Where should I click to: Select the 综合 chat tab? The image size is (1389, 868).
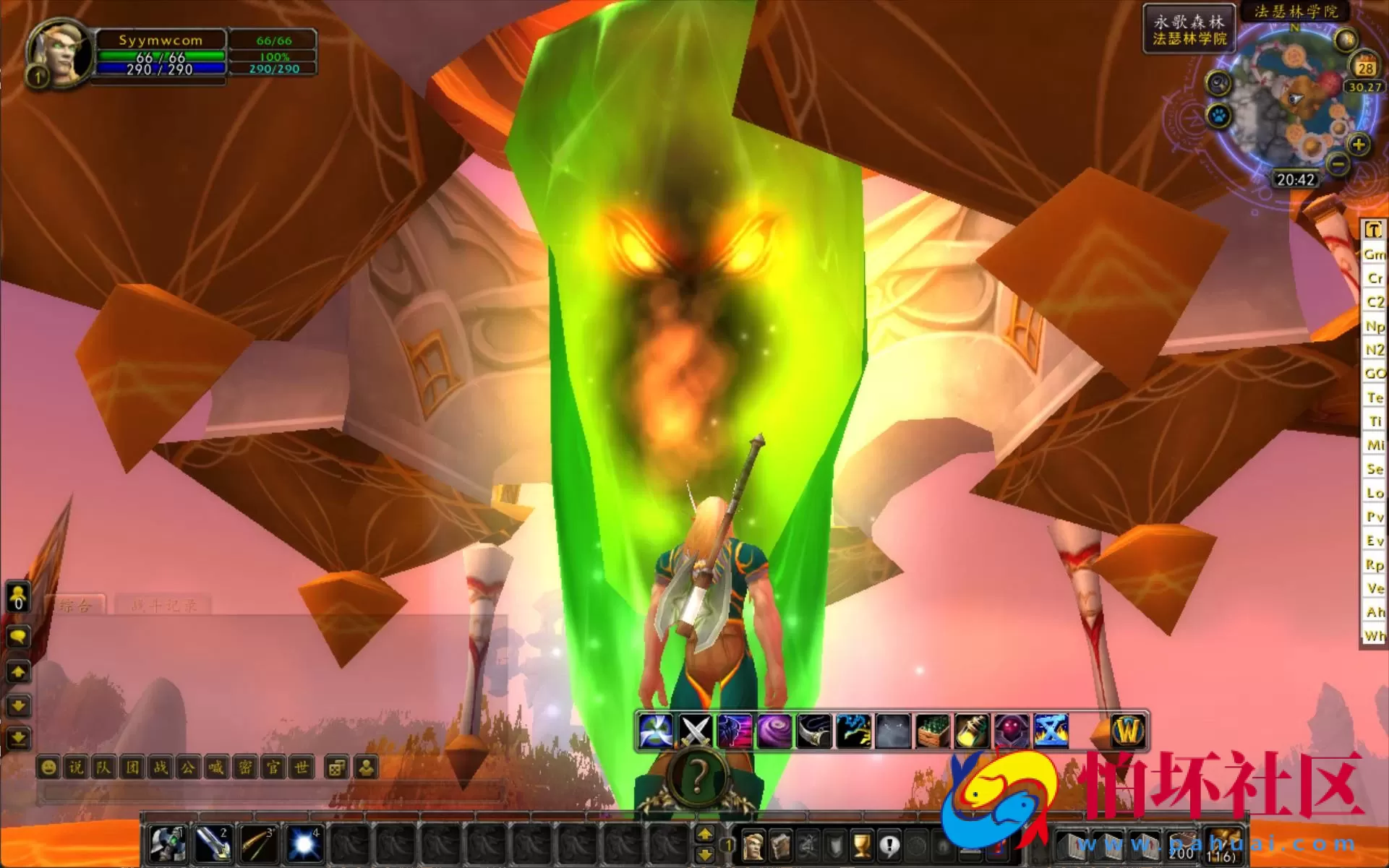tap(76, 606)
